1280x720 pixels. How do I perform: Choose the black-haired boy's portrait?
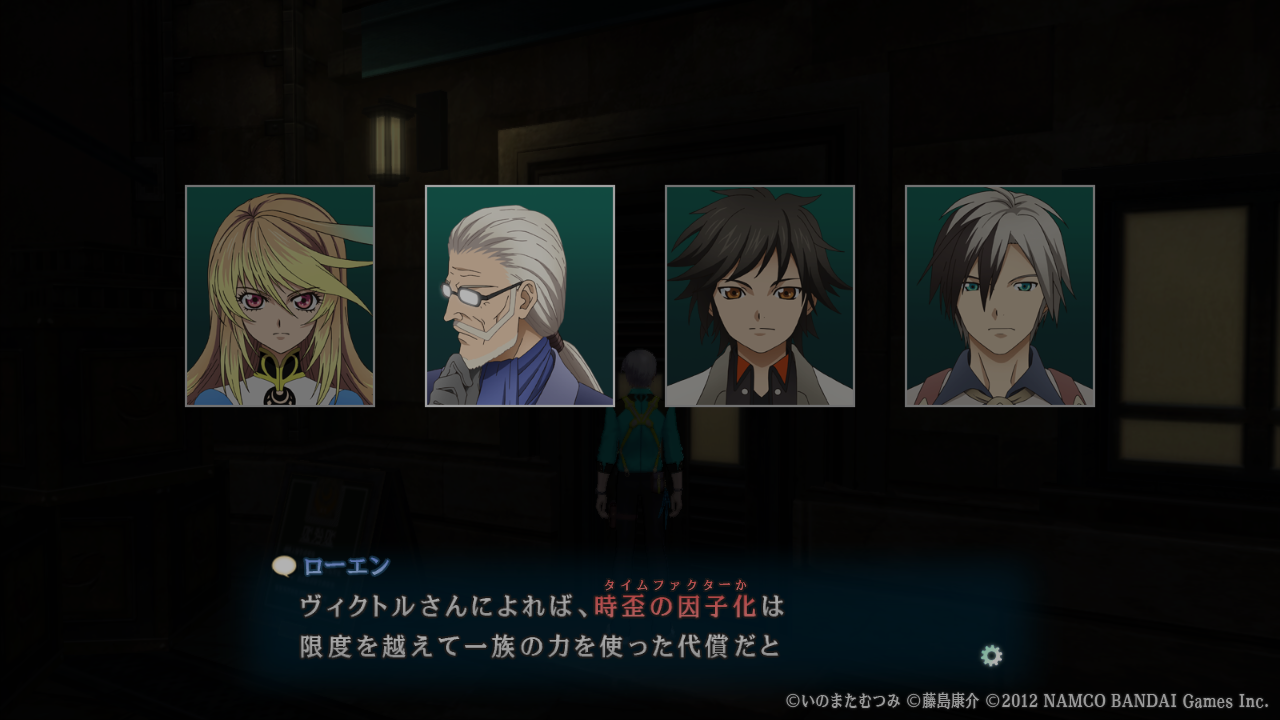pyautogui.click(x=760, y=296)
